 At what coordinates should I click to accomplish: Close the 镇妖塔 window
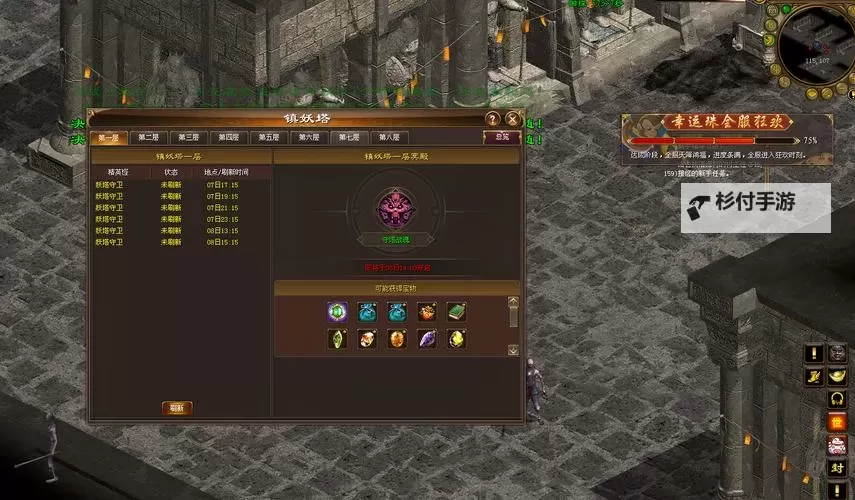(513, 119)
